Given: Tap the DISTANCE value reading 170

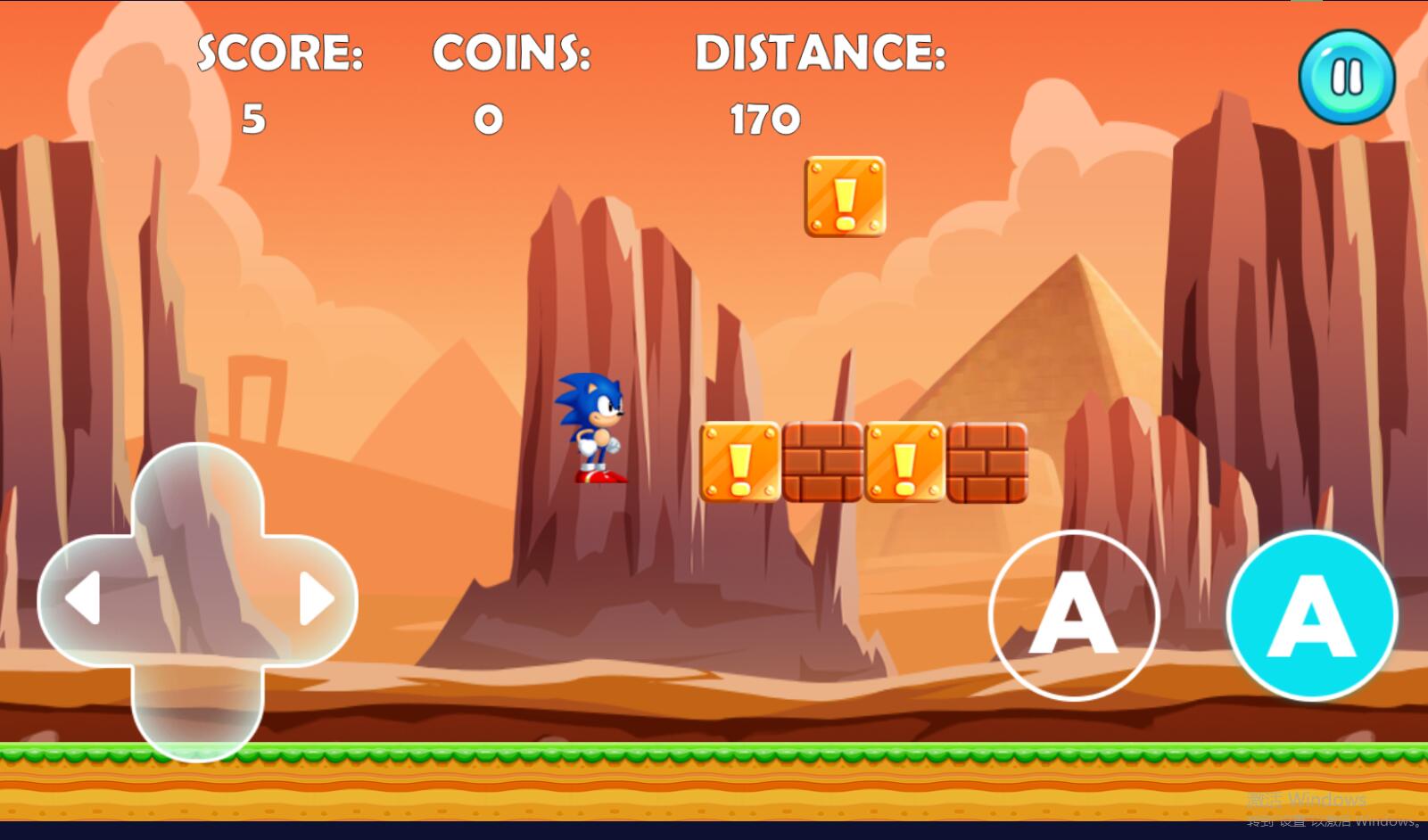Looking at the screenshot, I should point(764,116).
